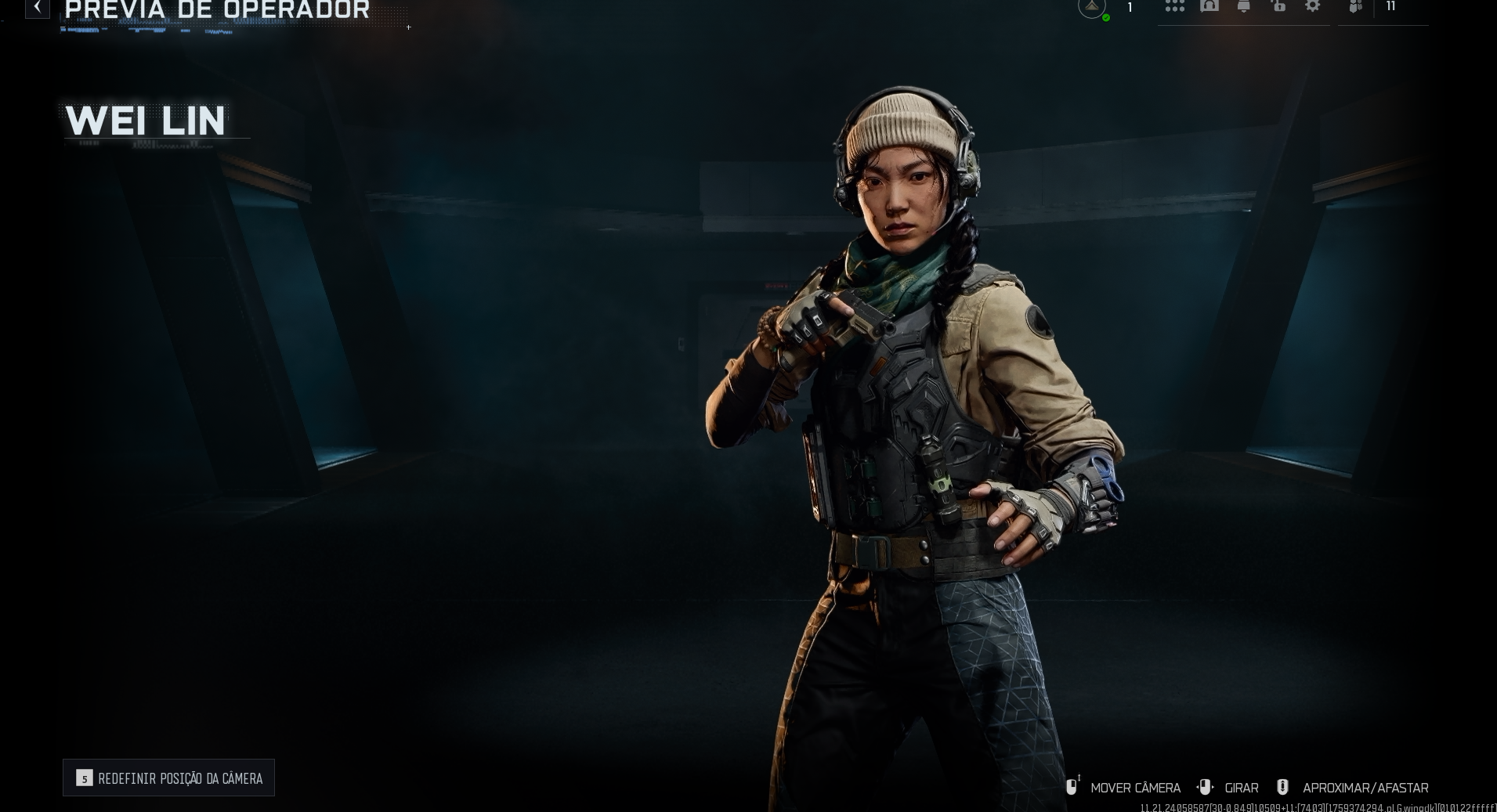Open the player rank emblem profile
This screenshot has width=1497, height=812.
[x=1092, y=8]
